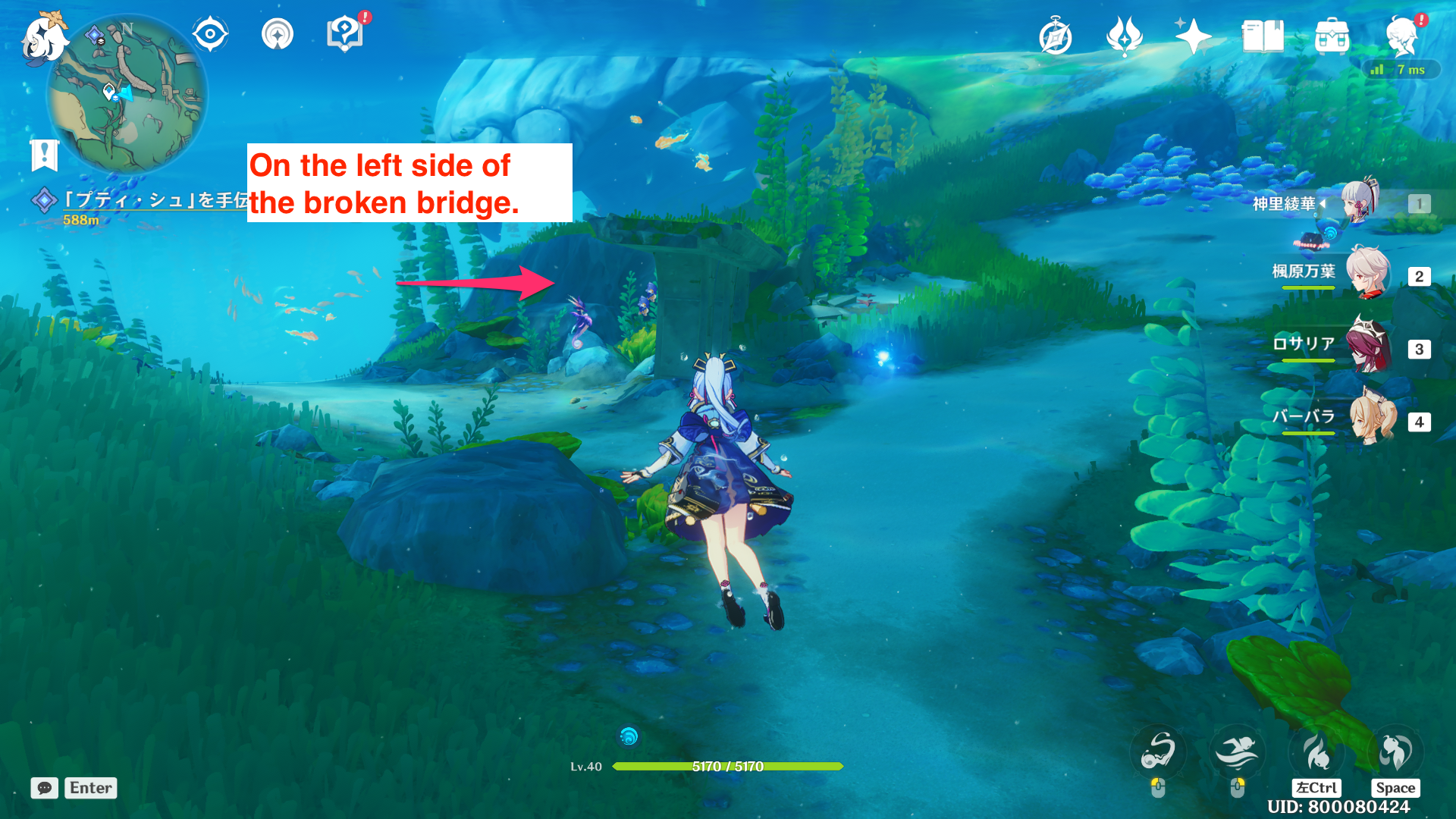The height and width of the screenshot is (819, 1456).
Task: Open the Adventurer Handbook compass icon
Action: coord(1056,35)
